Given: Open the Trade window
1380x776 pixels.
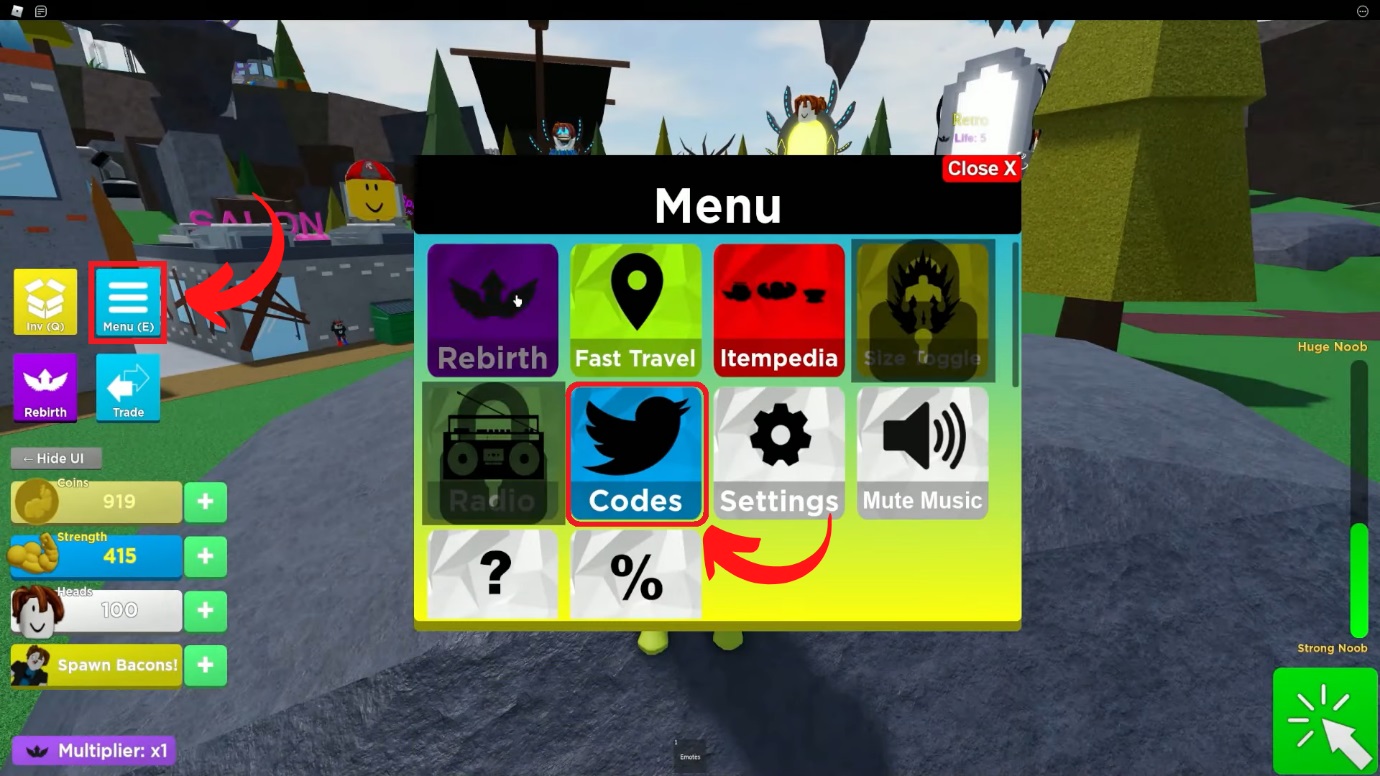Looking at the screenshot, I should [127, 387].
